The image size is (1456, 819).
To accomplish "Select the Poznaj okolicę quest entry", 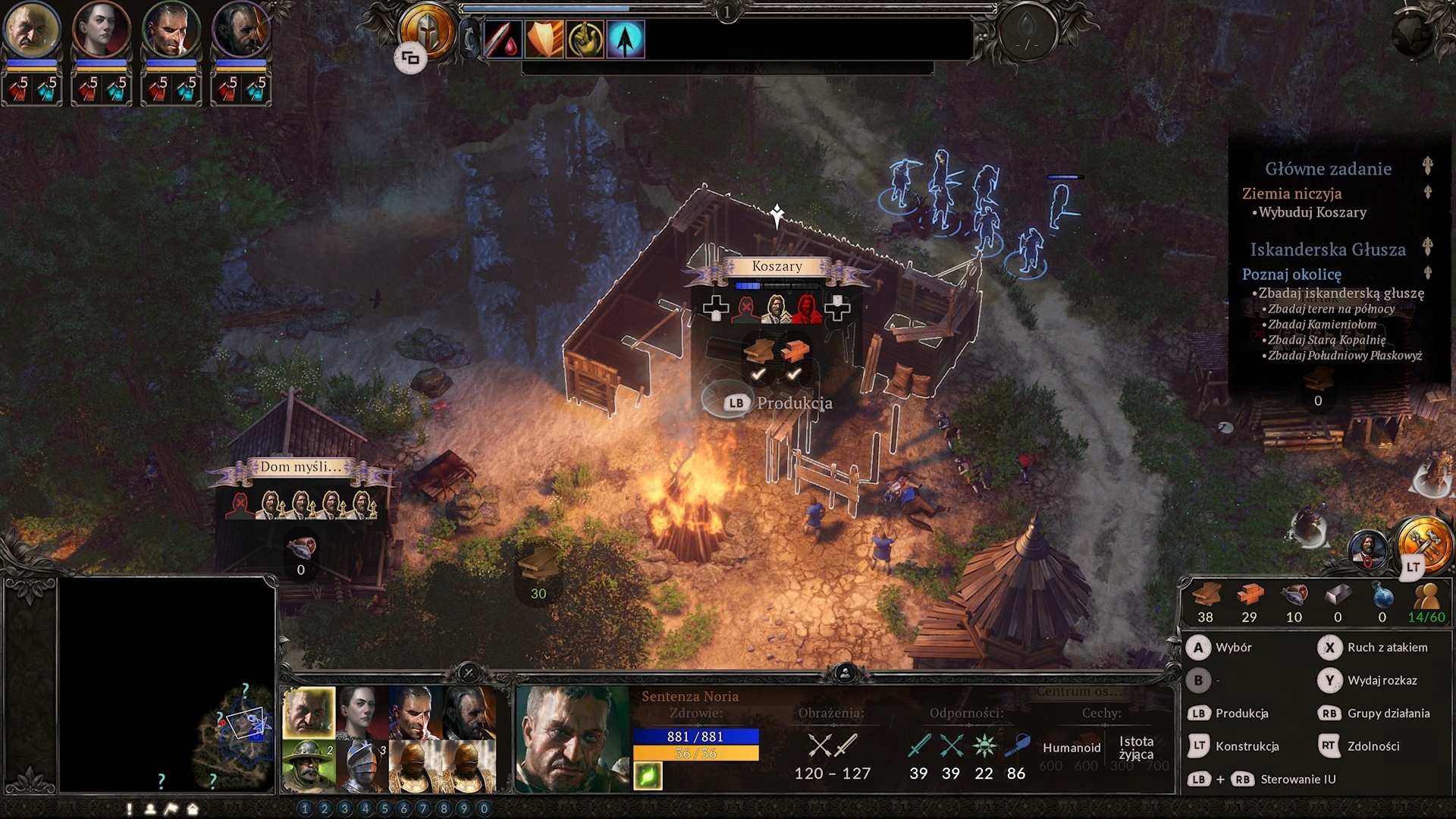I will tap(1291, 275).
